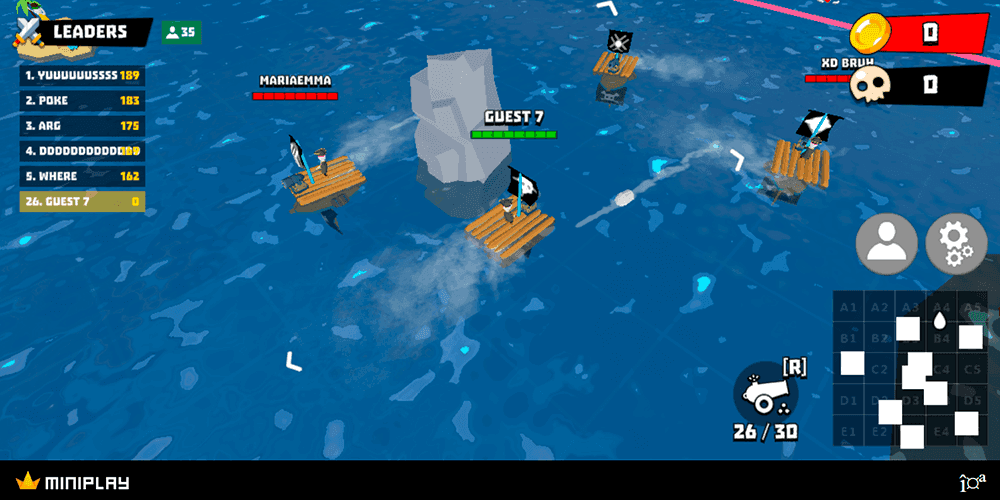Select leaderboard row for POKE
Viewport: 1000px width, 500px height.
(x=82, y=100)
